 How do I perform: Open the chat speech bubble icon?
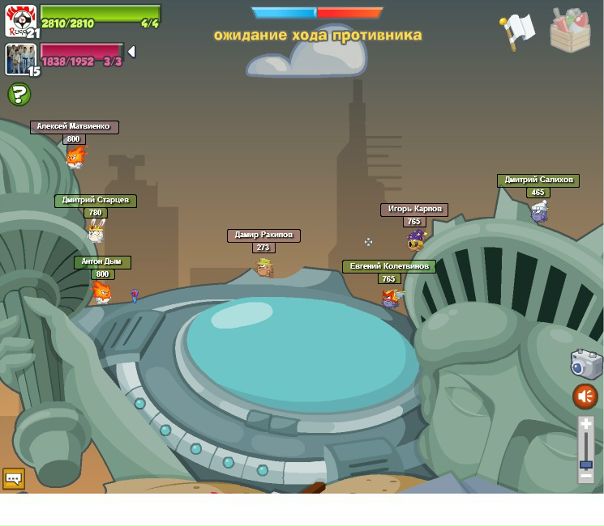pos(13,479)
